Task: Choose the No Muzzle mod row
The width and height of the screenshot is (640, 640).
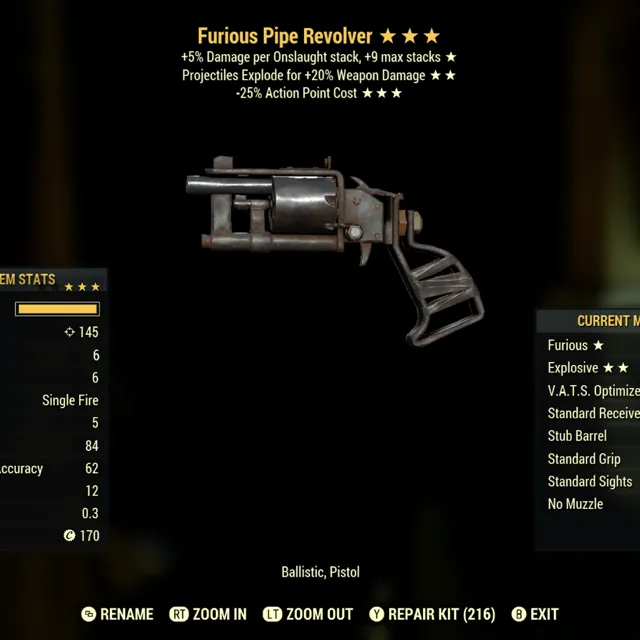Action: [575, 504]
